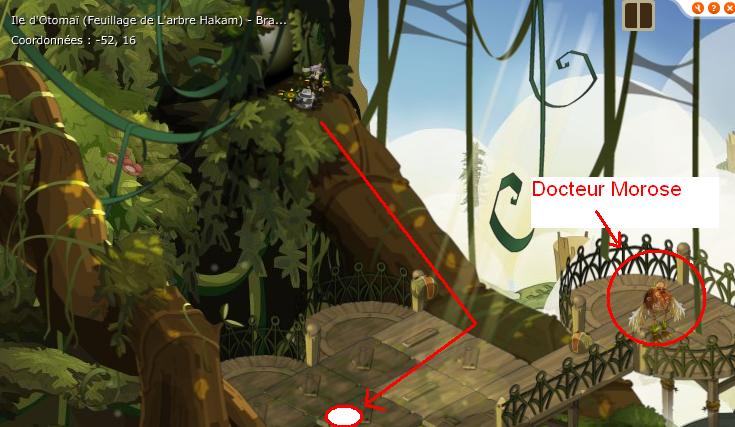Open the options wrench button

coord(696,6)
